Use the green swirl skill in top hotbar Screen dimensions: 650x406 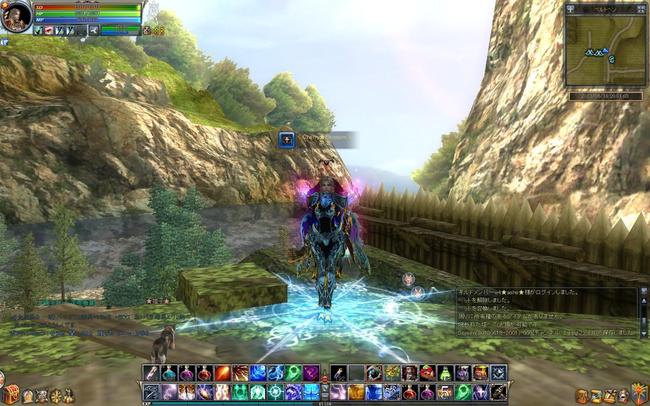pos(293,373)
